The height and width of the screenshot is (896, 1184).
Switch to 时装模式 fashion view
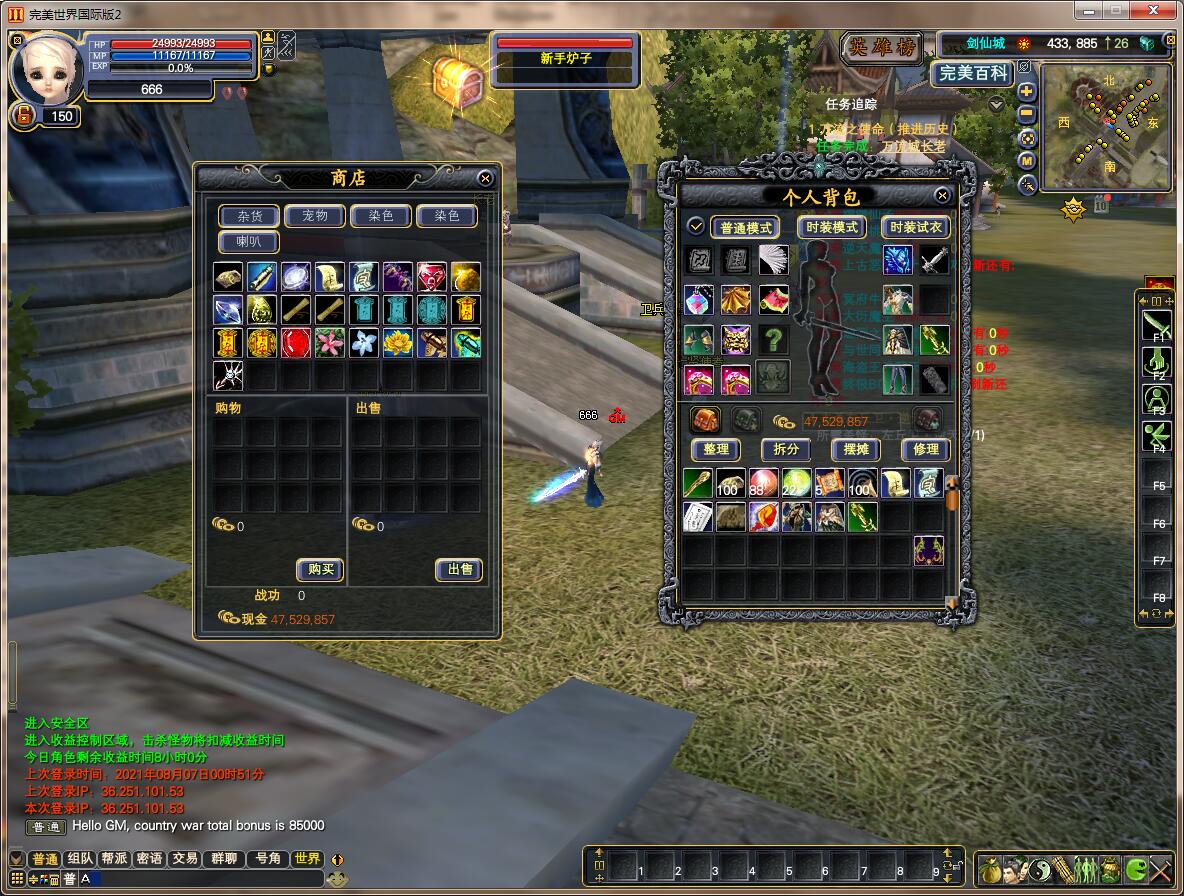coord(832,228)
